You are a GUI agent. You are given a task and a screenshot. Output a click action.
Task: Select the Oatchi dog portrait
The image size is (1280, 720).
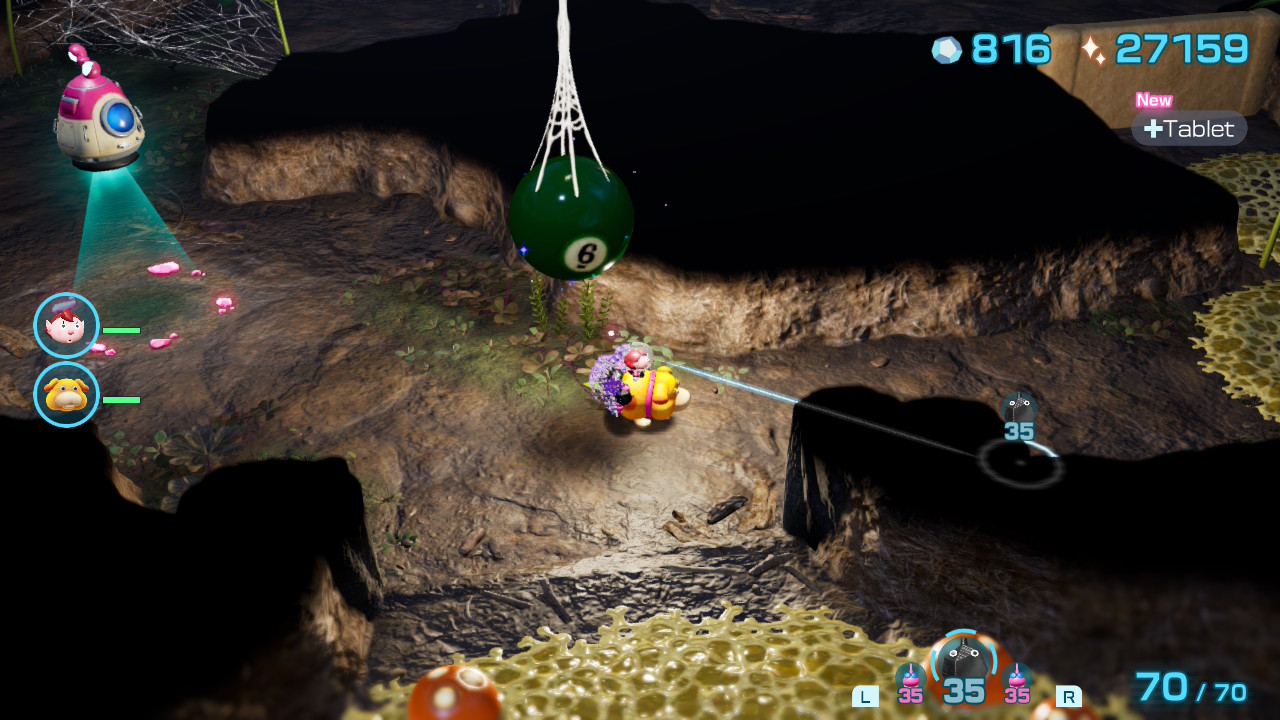pyautogui.click(x=67, y=395)
